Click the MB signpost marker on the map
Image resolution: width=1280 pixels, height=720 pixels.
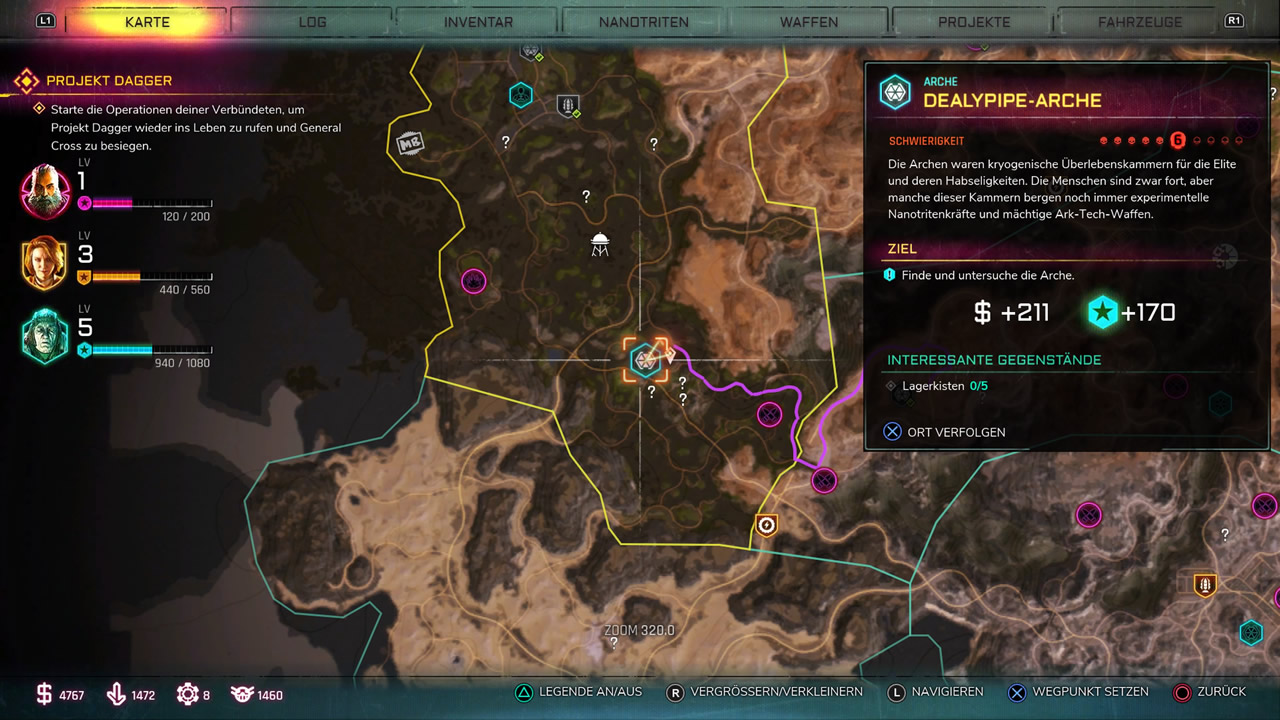[408, 144]
